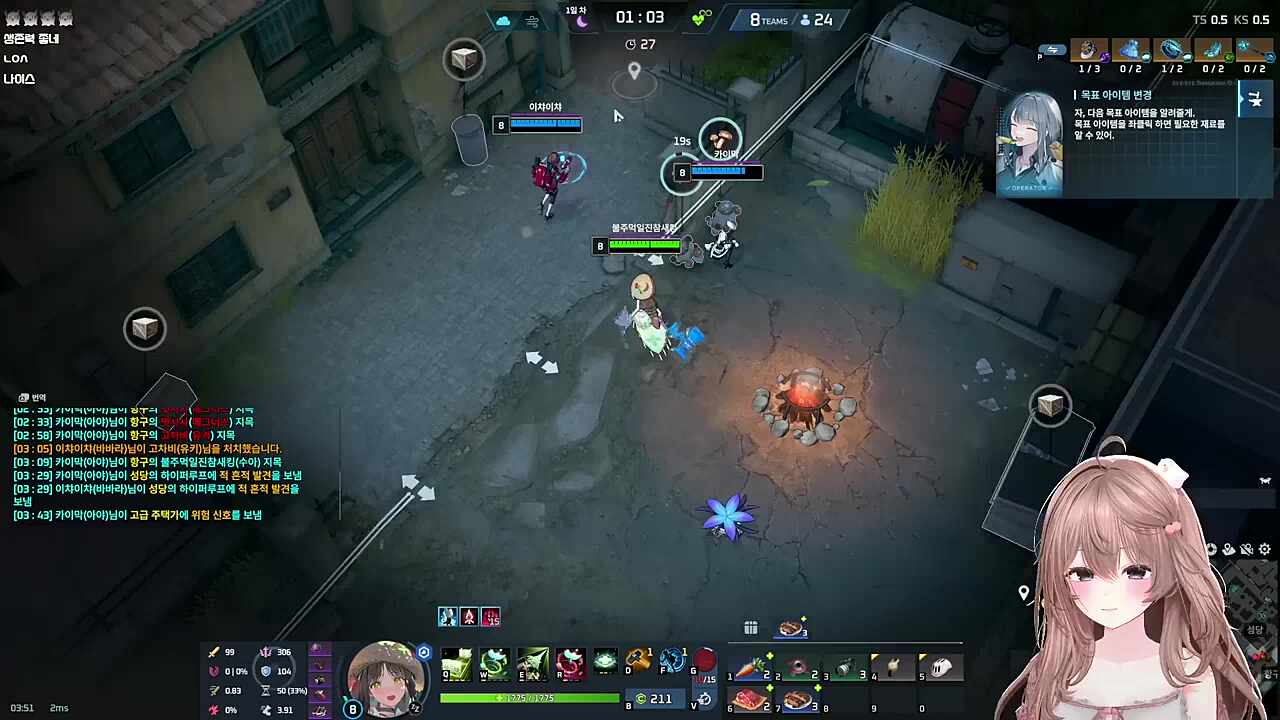Screen dimensions: 1280x720
Task: Switch to the food item tab beside it
Action: coord(791,628)
